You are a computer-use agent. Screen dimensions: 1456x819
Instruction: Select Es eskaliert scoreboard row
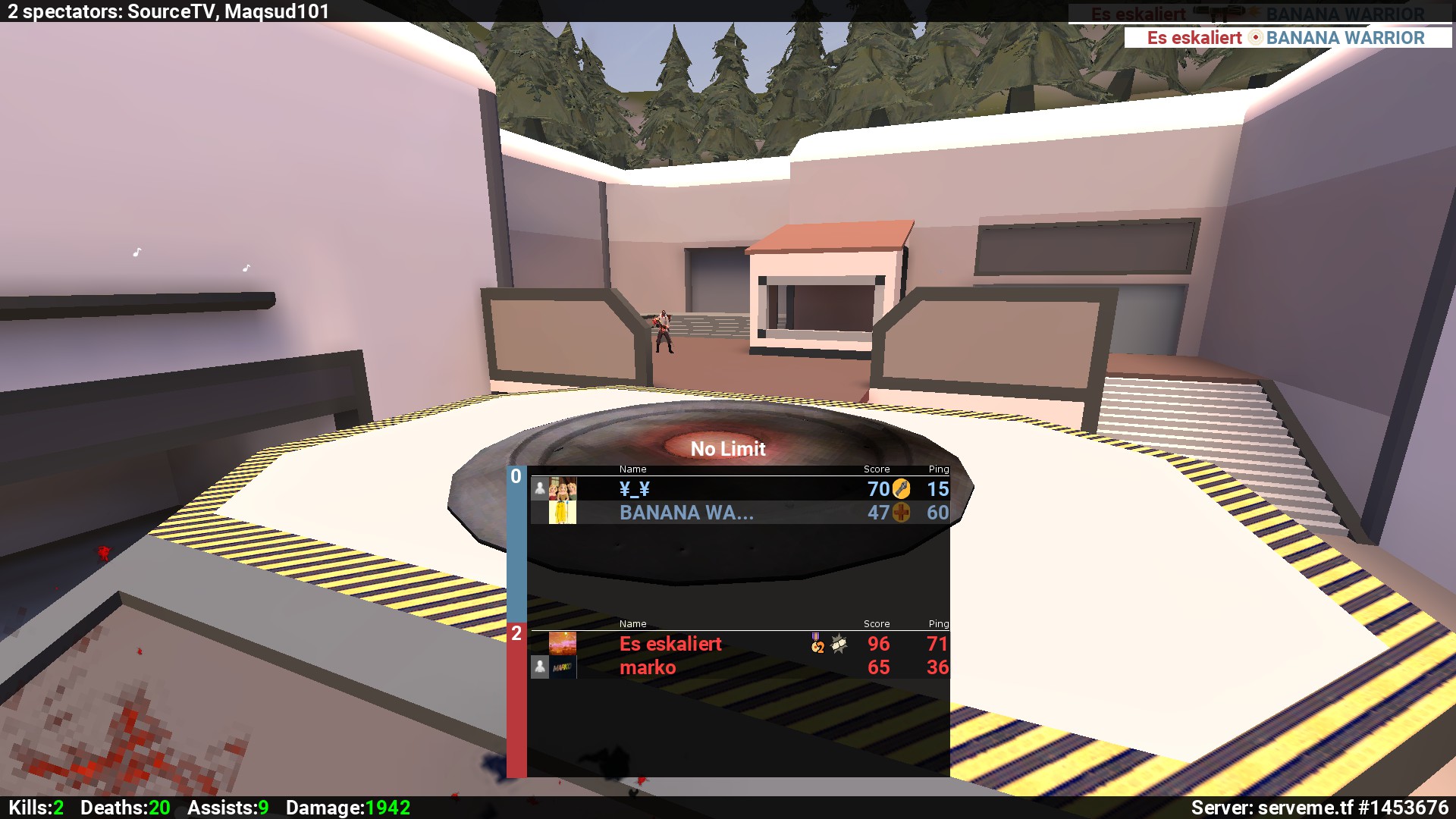pyautogui.click(x=739, y=644)
